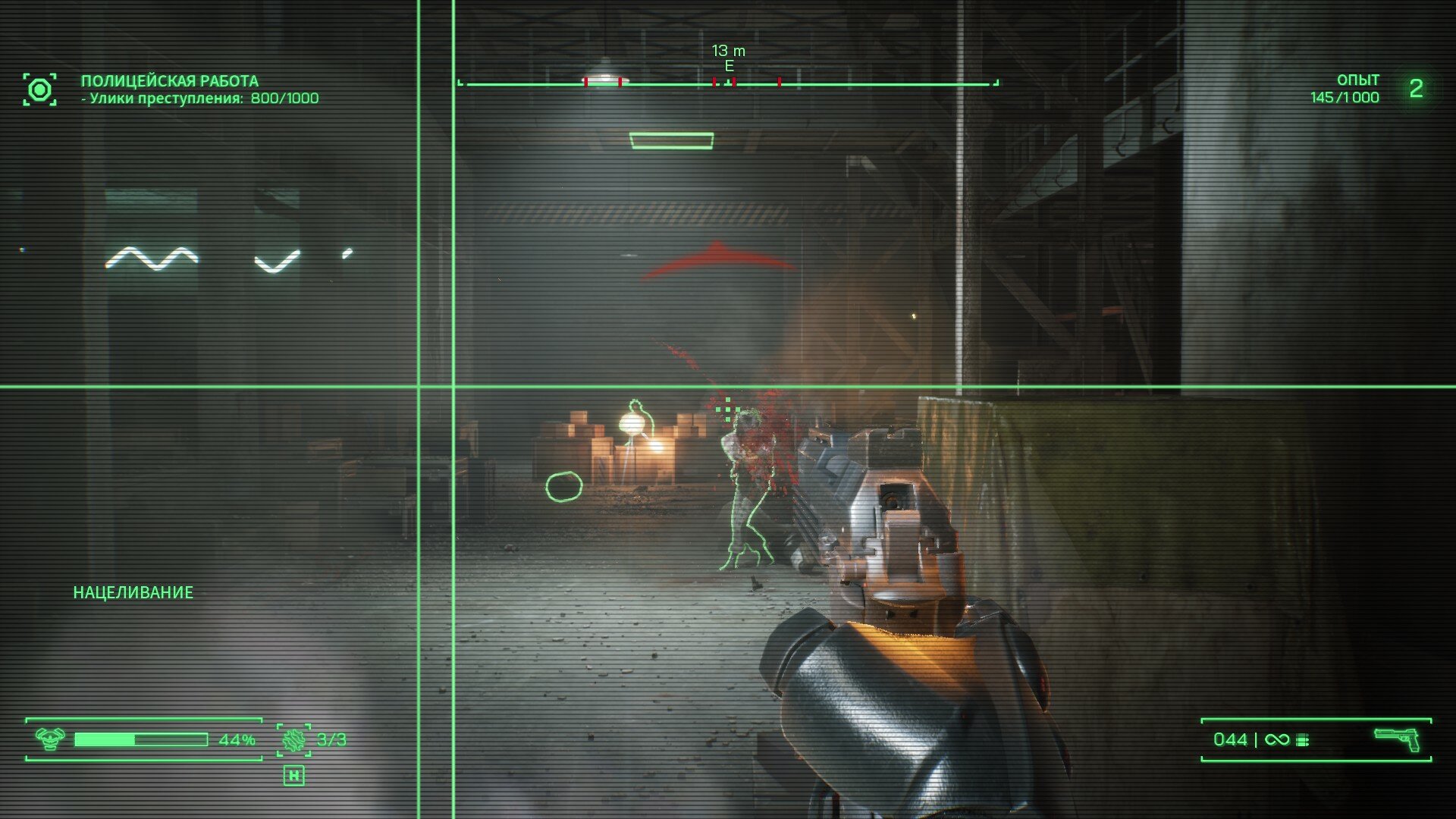Screen dimensions: 1456x819
Task: Activate the repair charge icon
Action: [x=293, y=739]
